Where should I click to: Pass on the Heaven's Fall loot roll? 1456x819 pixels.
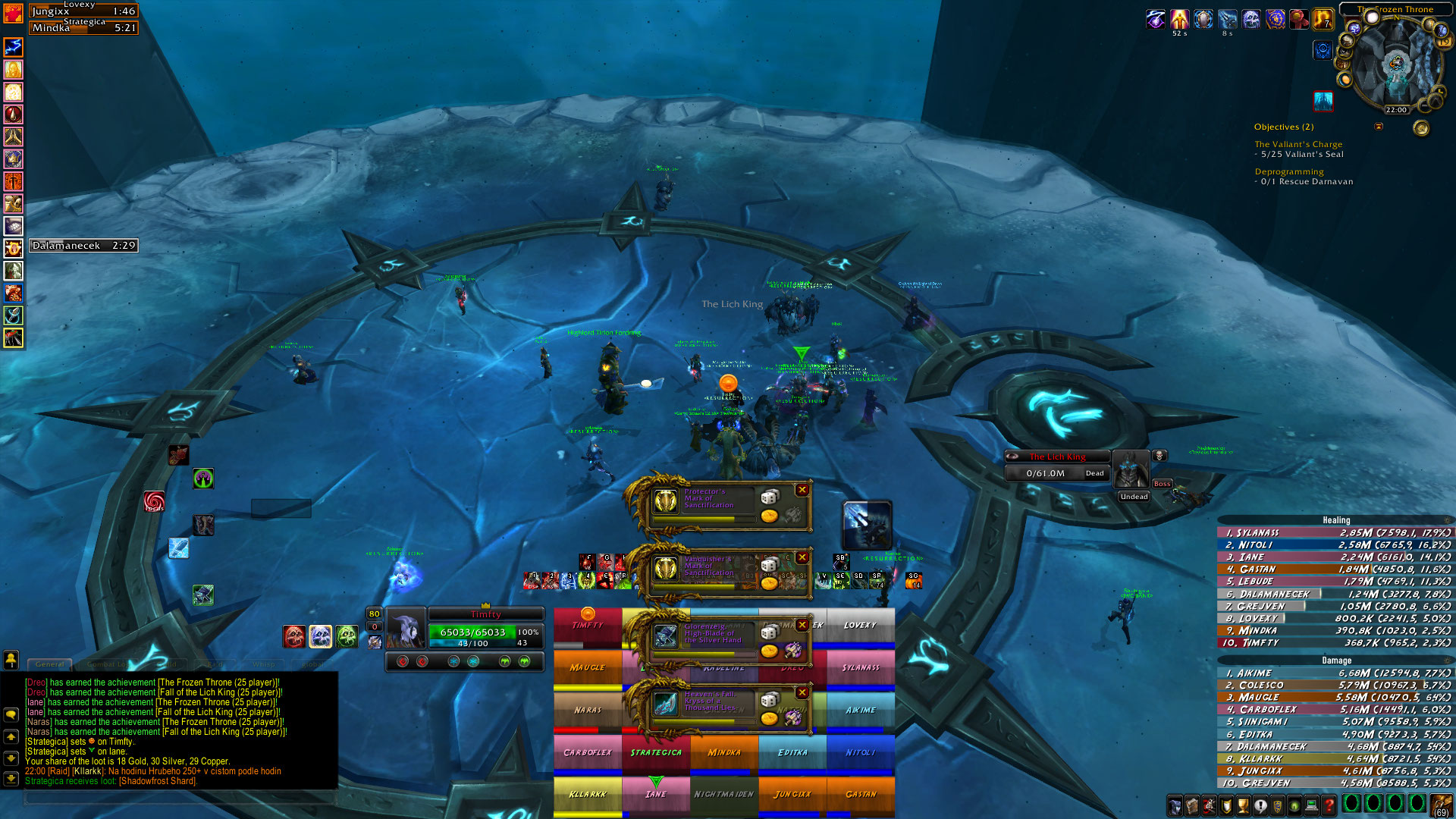(802, 692)
